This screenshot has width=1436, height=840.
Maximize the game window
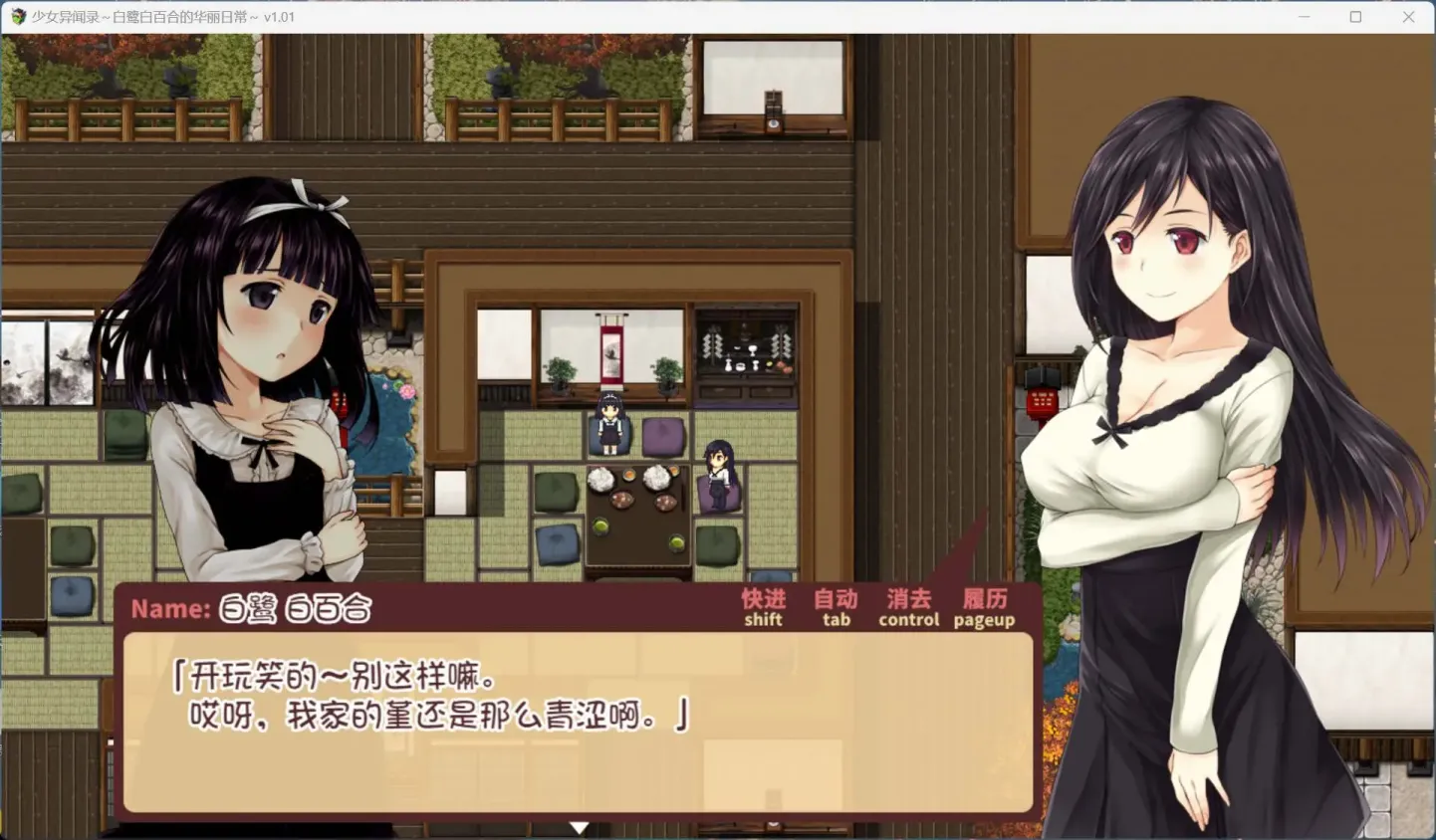click(1356, 16)
